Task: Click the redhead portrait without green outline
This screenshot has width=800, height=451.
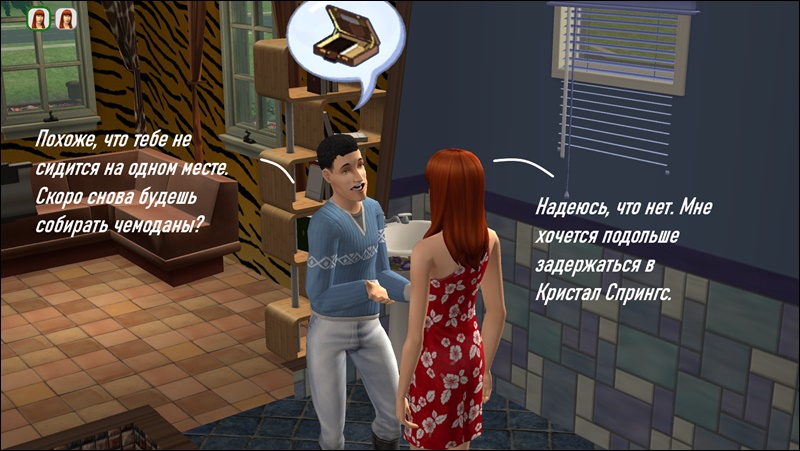Action: coord(66,18)
